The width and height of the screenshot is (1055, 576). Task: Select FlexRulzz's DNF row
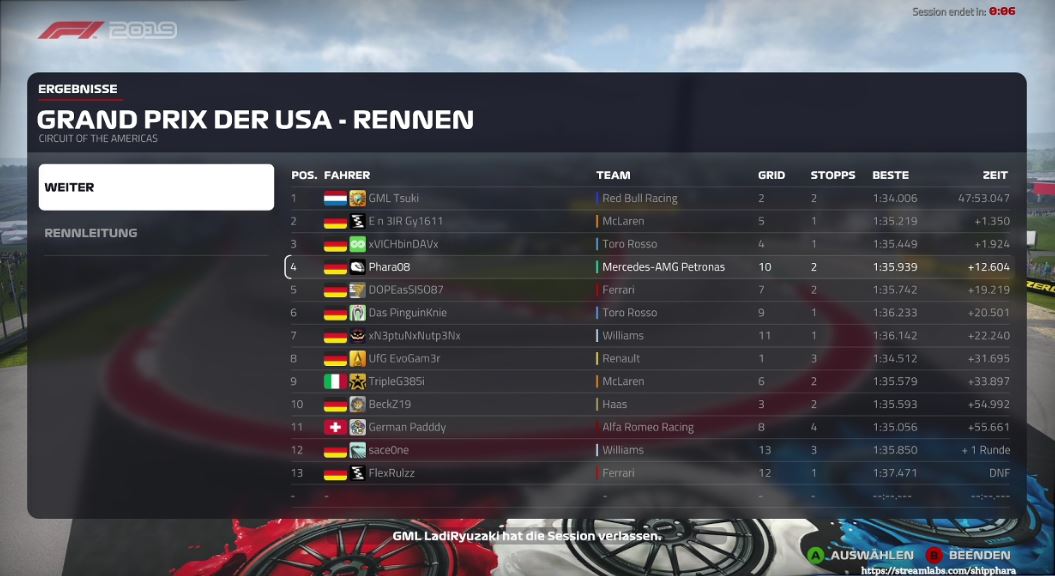[x=650, y=473]
